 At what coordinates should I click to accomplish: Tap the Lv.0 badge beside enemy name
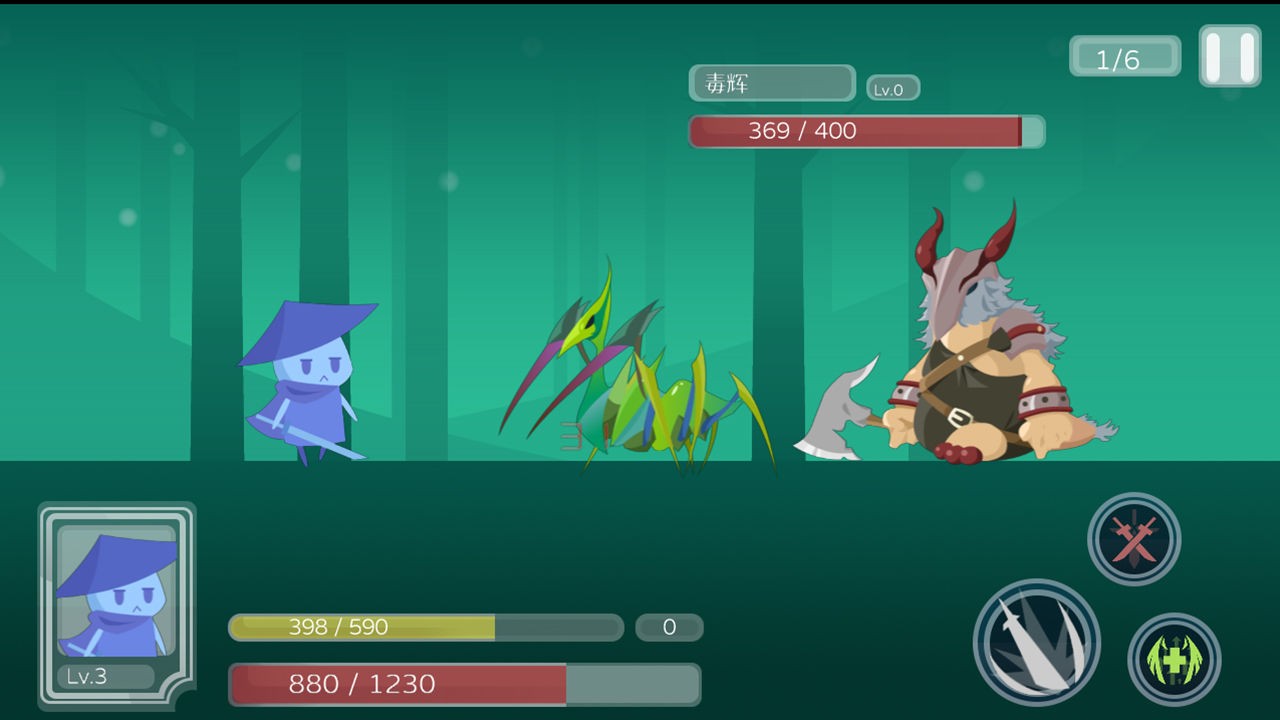[892, 88]
